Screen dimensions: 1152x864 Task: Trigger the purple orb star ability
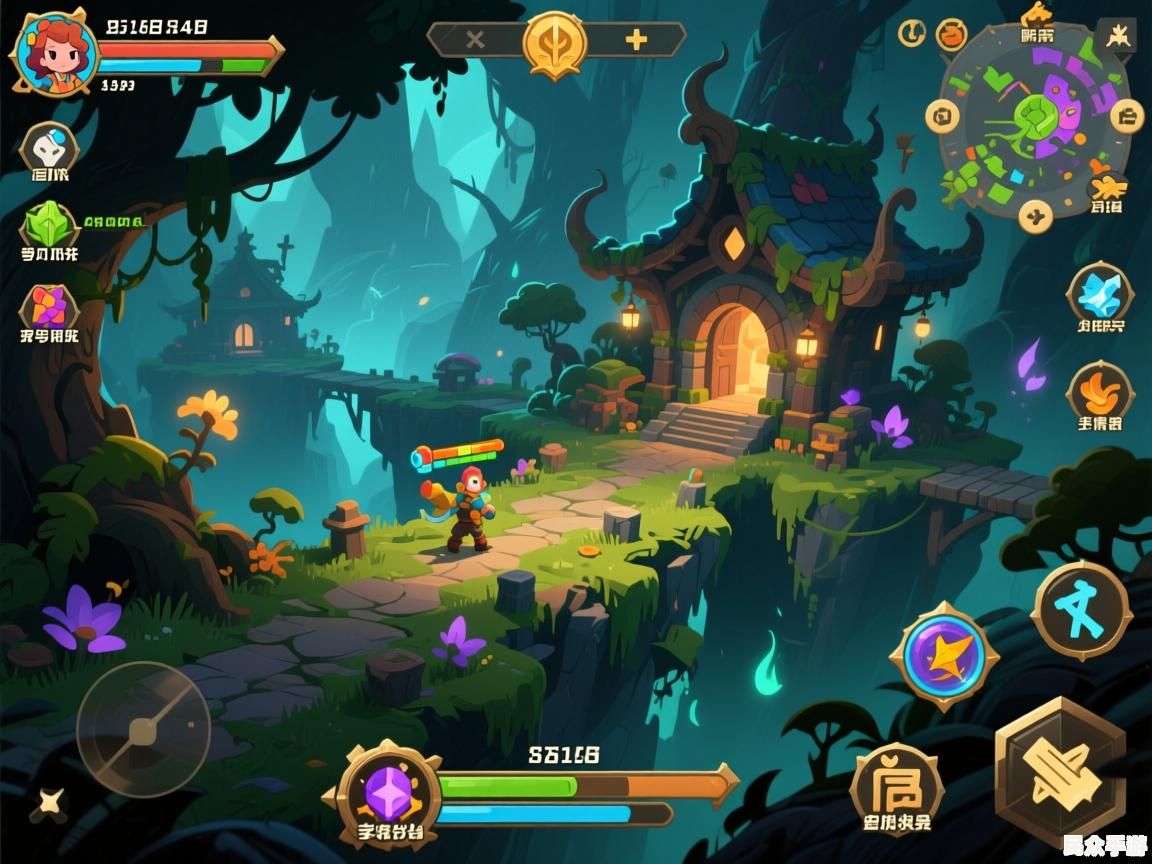[x=944, y=656]
